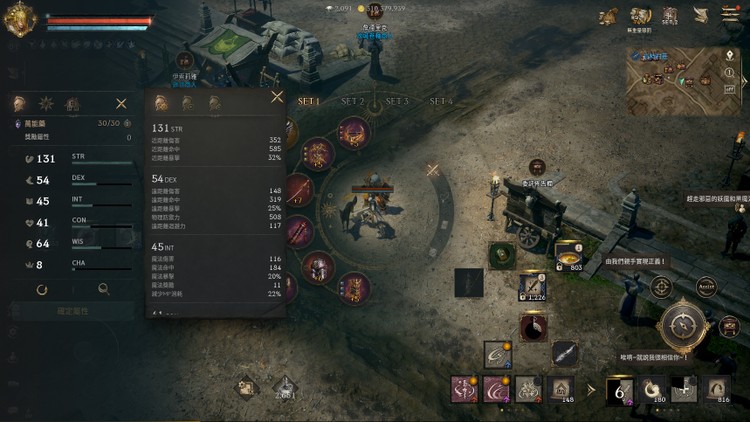Switch to SET 3 skill loadout
Screen dimensions: 750x422
(x=397, y=101)
